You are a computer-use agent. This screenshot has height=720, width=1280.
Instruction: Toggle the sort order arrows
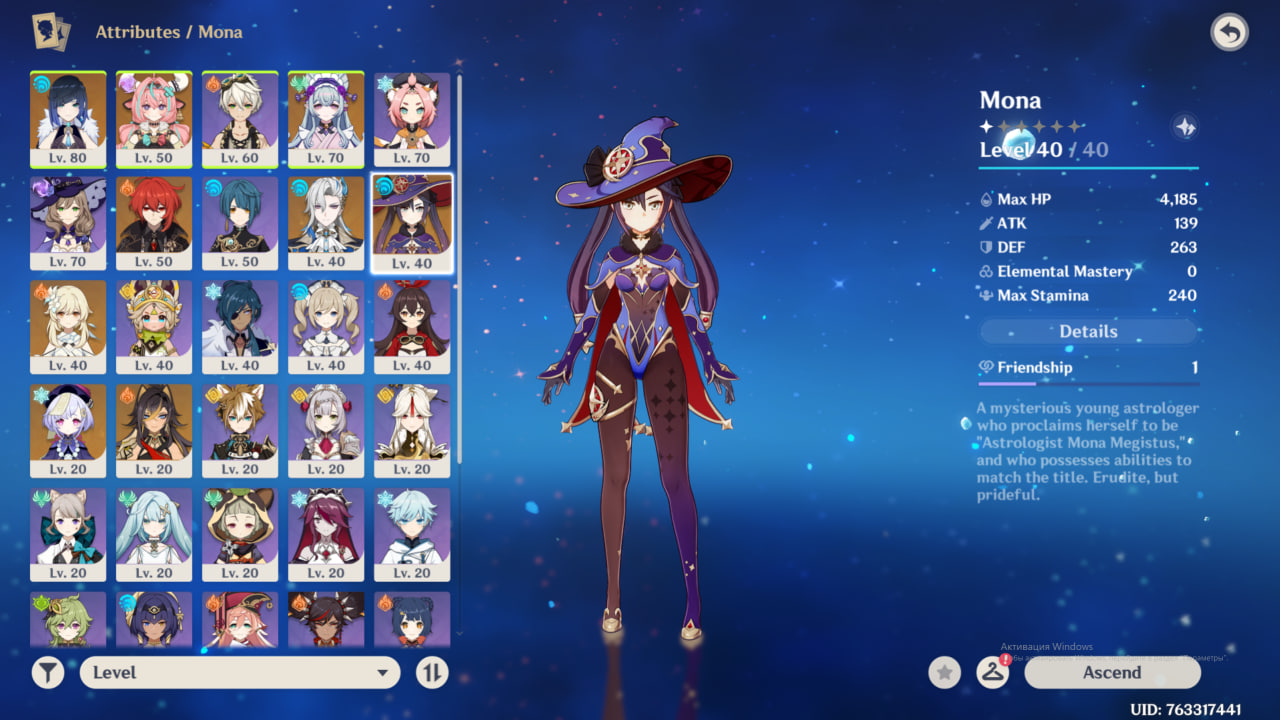[x=432, y=673]
